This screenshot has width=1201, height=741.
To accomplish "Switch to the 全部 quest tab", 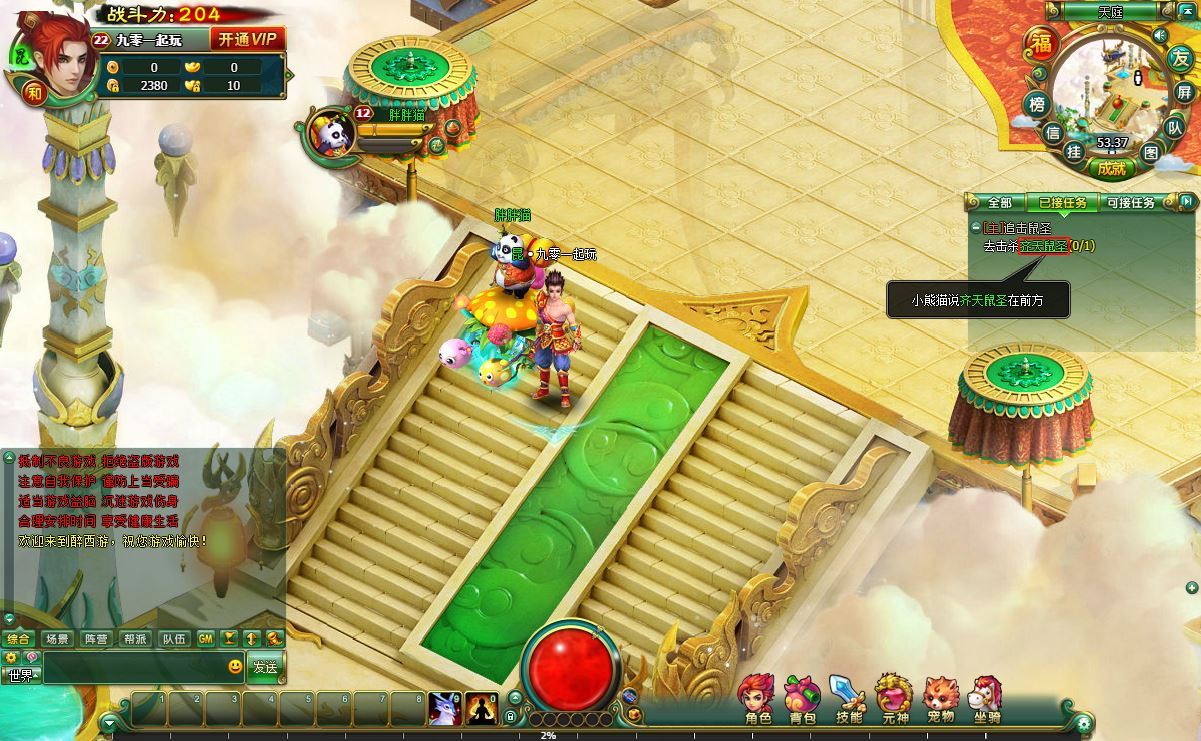I will click(x=999, y=202).
